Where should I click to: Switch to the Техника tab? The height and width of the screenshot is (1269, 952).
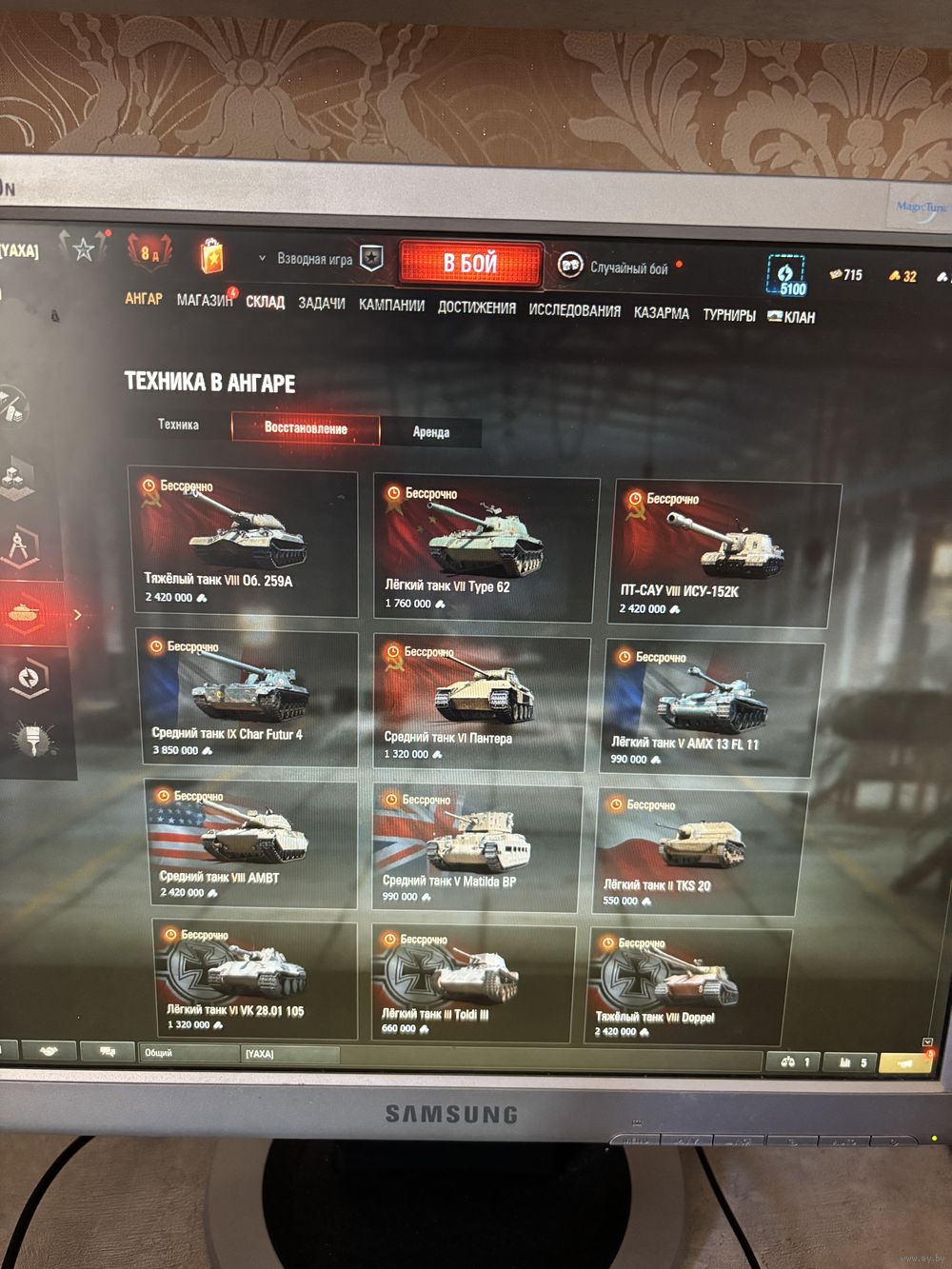click(178, 425)
